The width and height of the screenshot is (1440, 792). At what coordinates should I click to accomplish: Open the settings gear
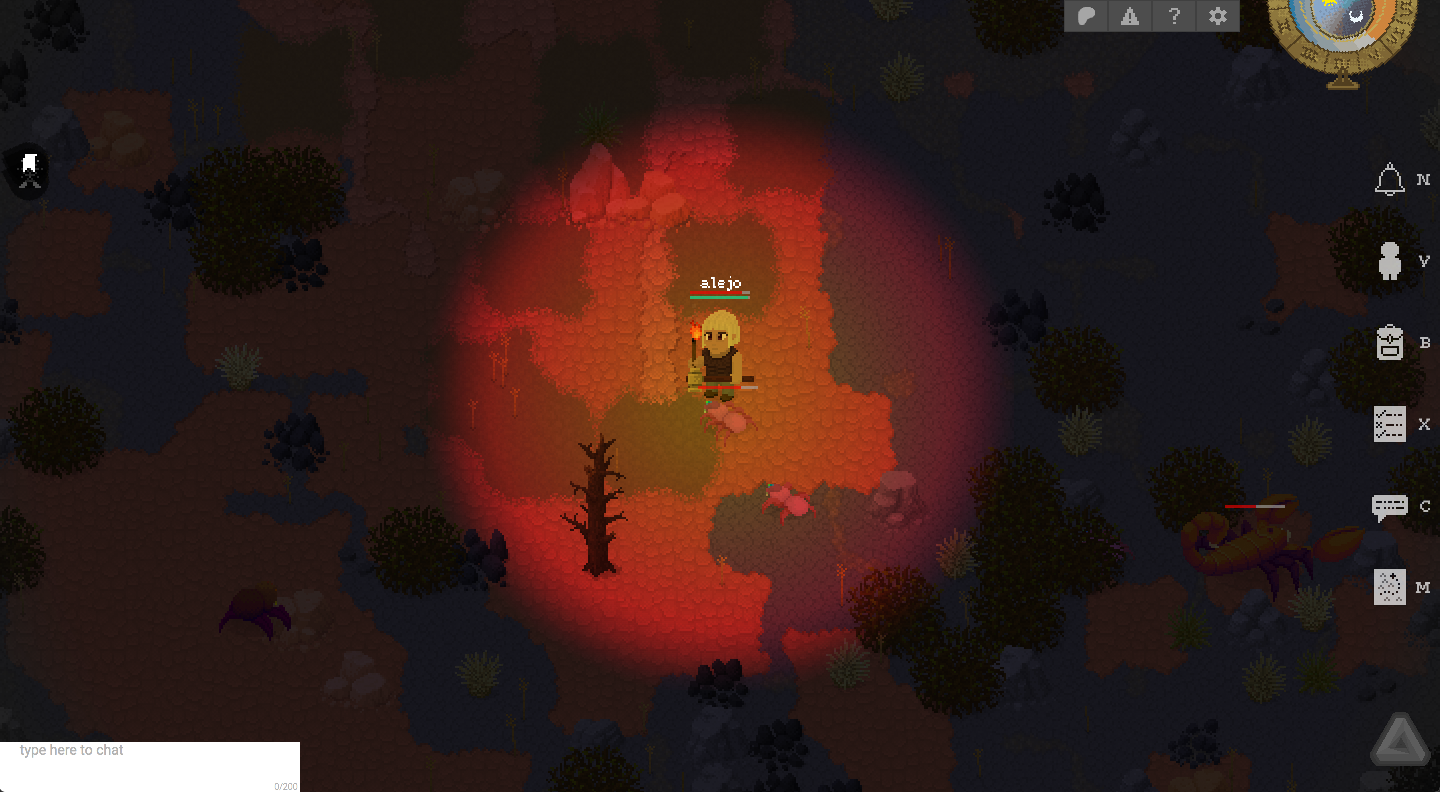tap(1217, 16)
